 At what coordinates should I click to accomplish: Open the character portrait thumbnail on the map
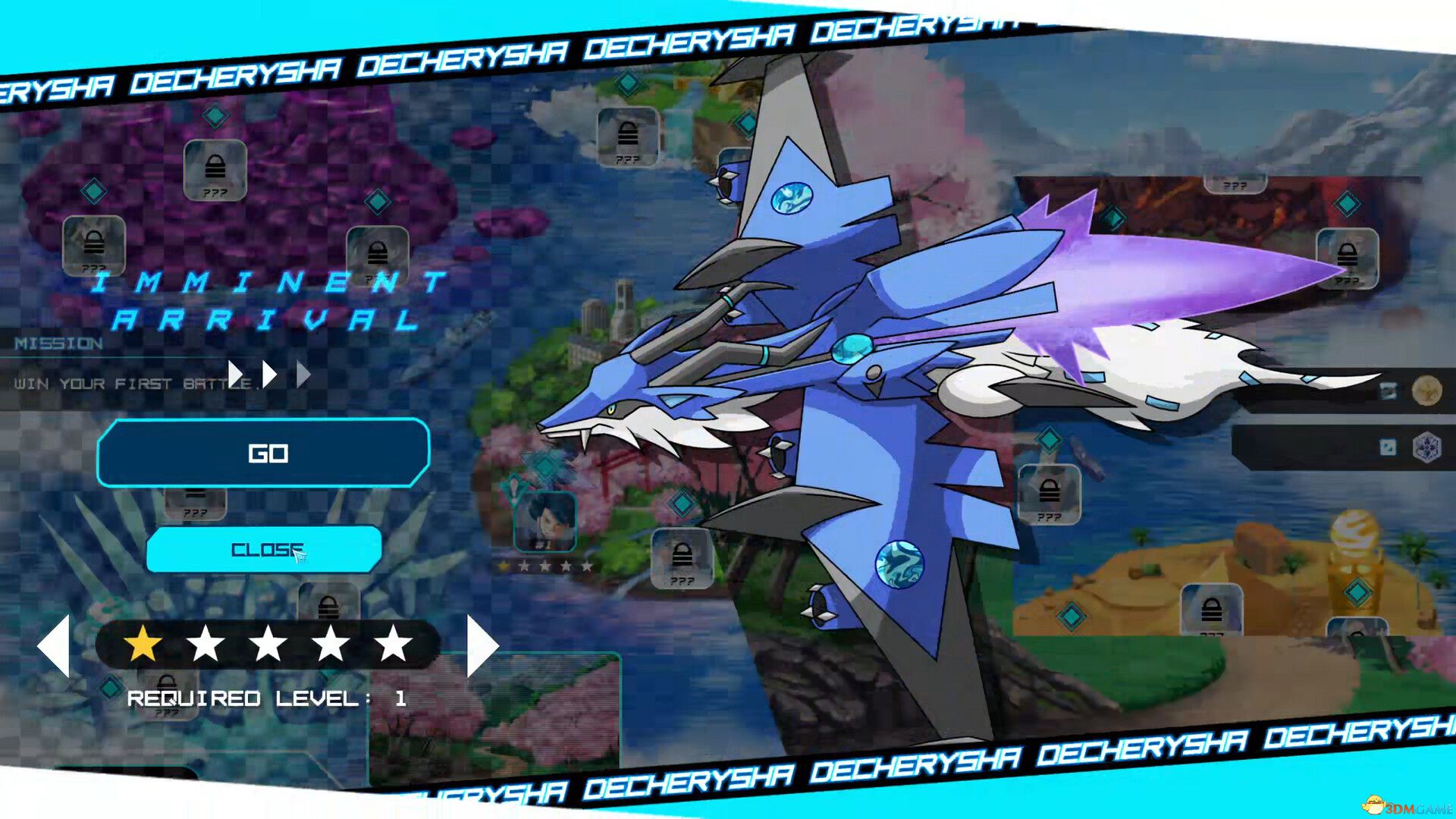545,520
